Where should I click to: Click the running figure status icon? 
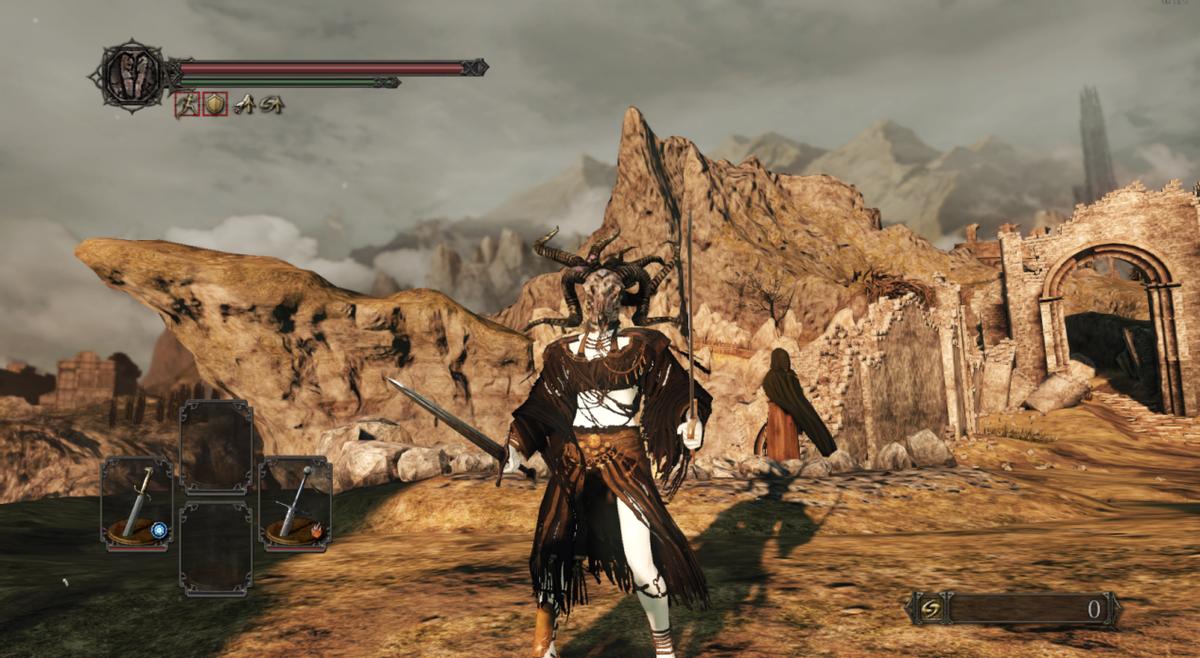coord(186,104)
